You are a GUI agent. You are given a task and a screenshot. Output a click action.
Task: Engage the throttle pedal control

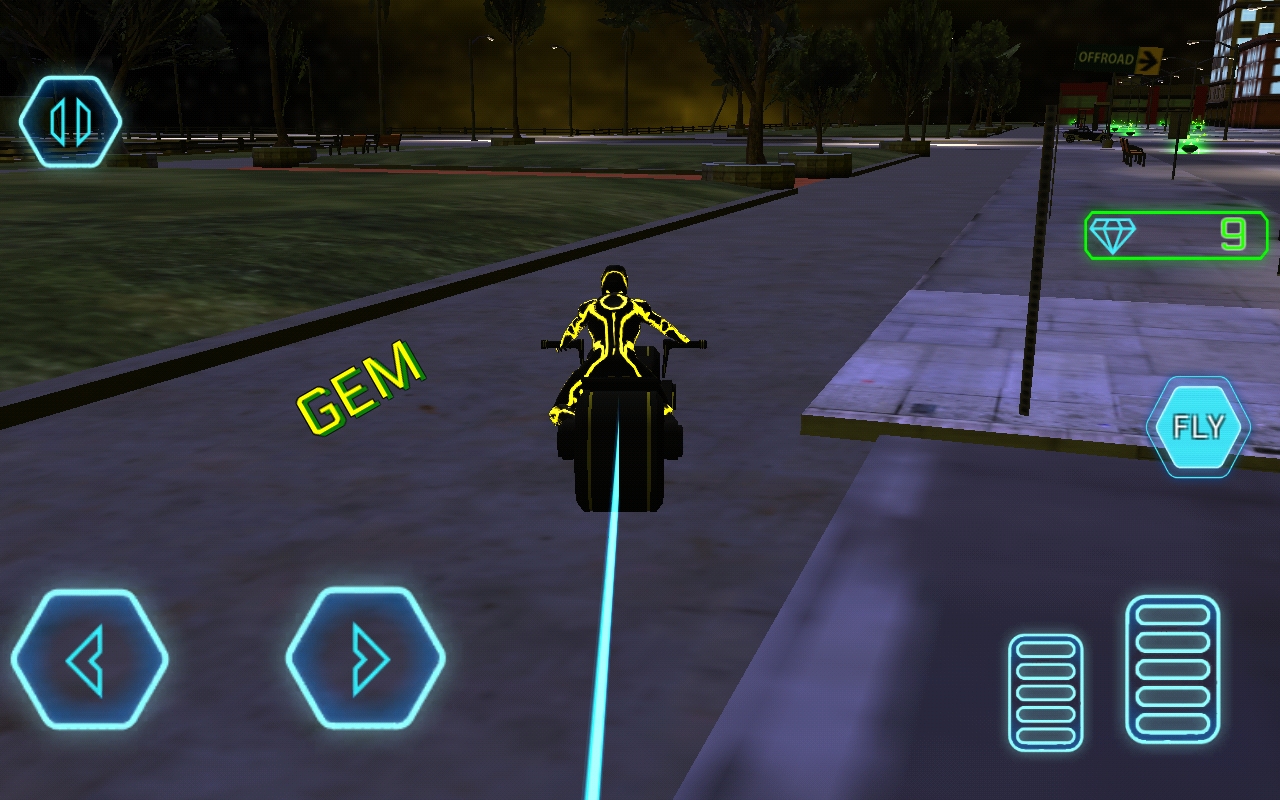pos(1173,670)
